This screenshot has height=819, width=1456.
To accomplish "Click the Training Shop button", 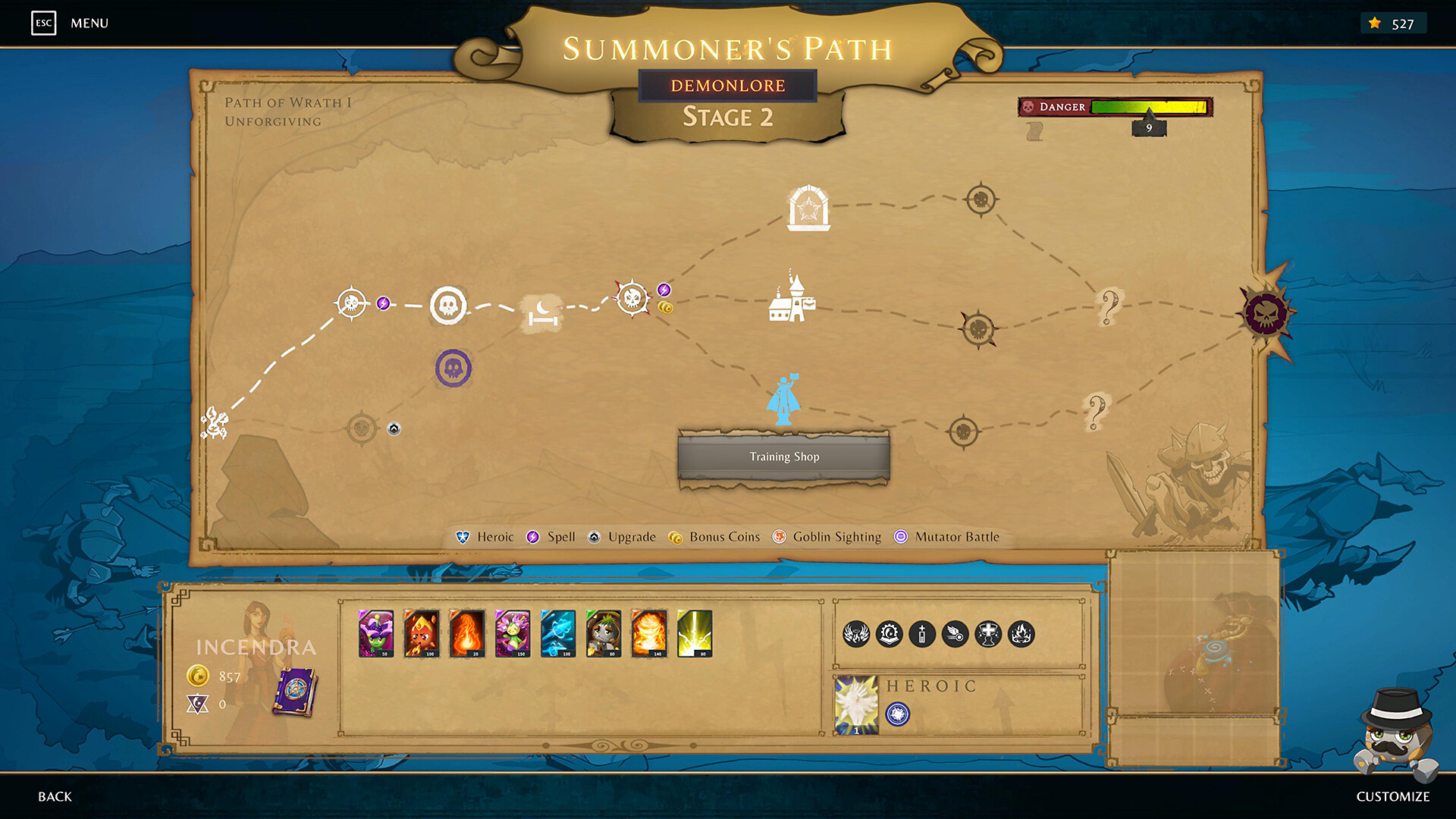I will [783, 456].
